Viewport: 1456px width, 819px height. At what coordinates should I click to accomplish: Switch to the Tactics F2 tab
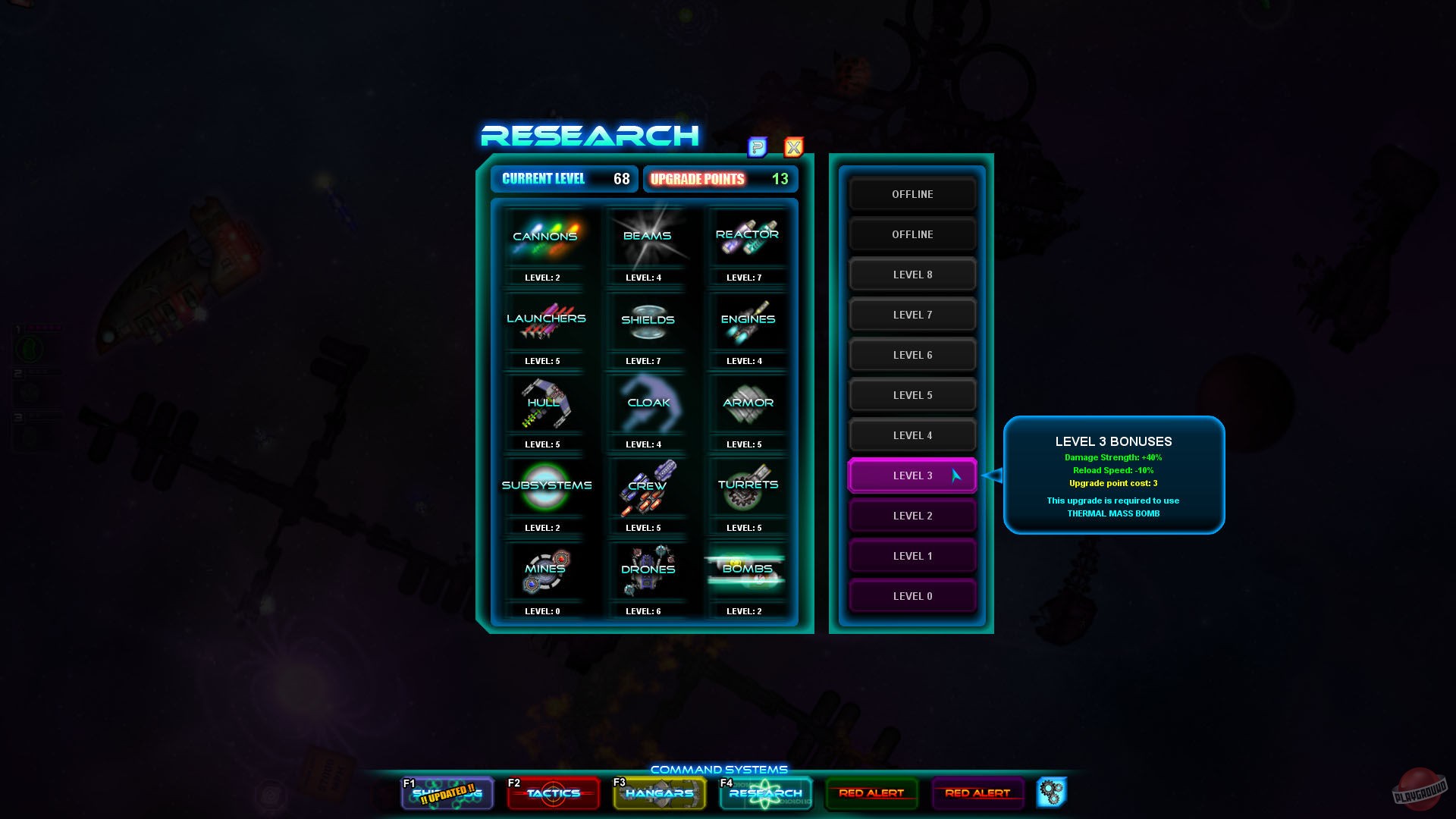coord(553,793)
